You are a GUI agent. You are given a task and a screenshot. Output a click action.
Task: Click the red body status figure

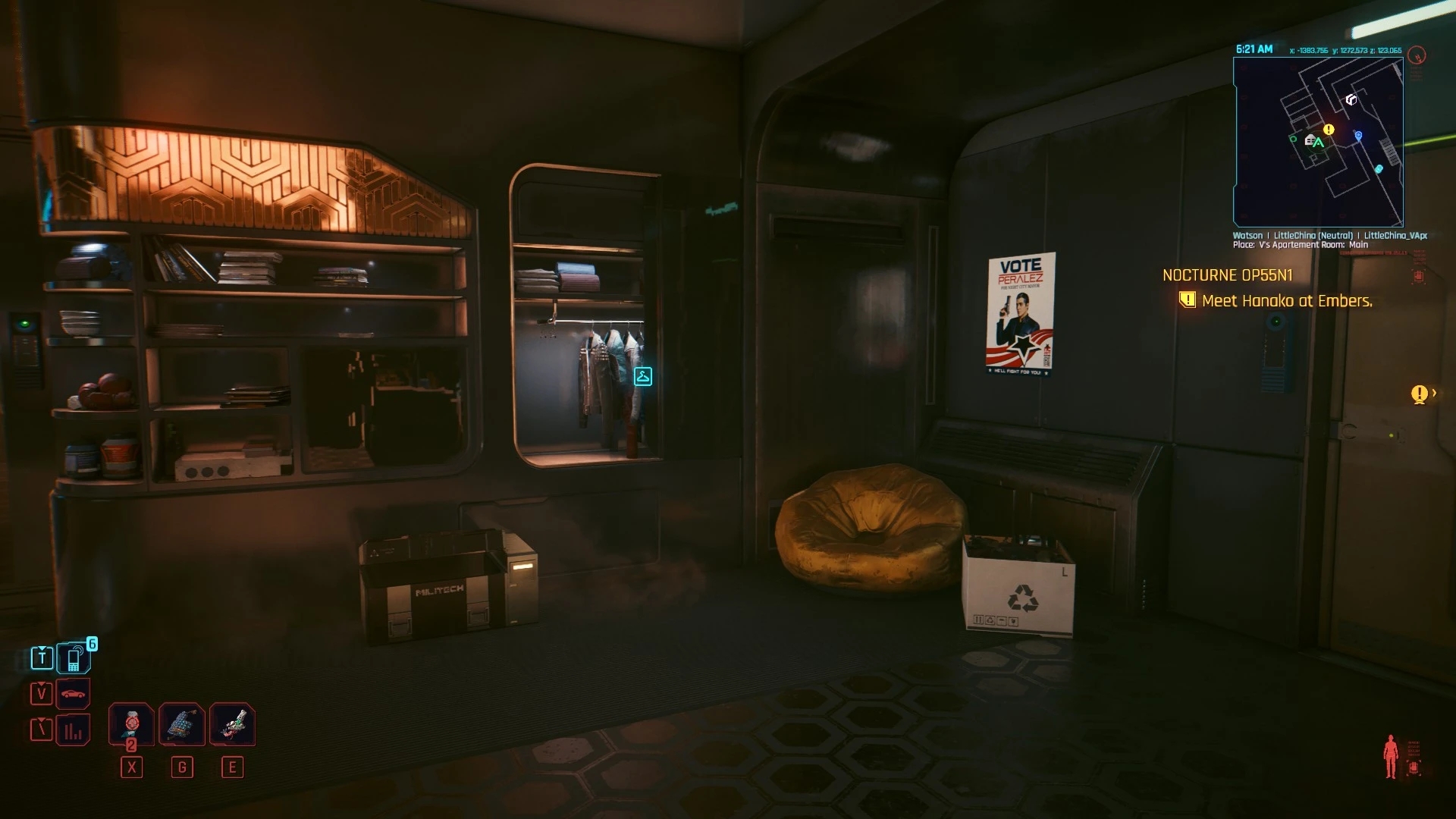coord(1390,756)
